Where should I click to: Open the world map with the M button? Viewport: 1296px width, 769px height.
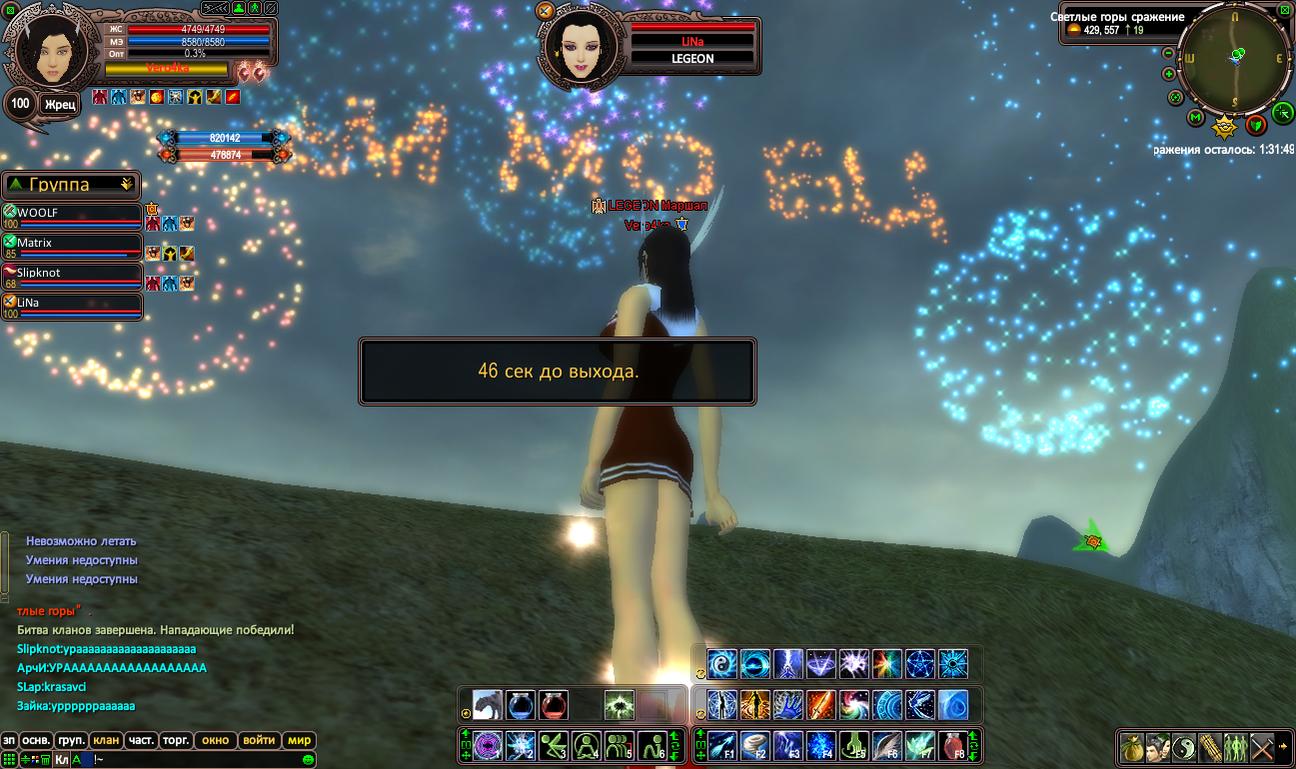(x=1195, y=118)
